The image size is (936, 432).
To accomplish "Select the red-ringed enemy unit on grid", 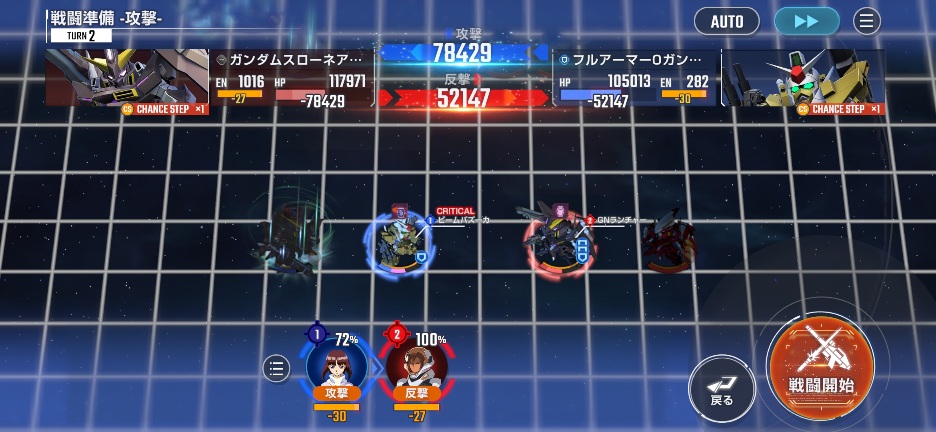I will (556, 242).
